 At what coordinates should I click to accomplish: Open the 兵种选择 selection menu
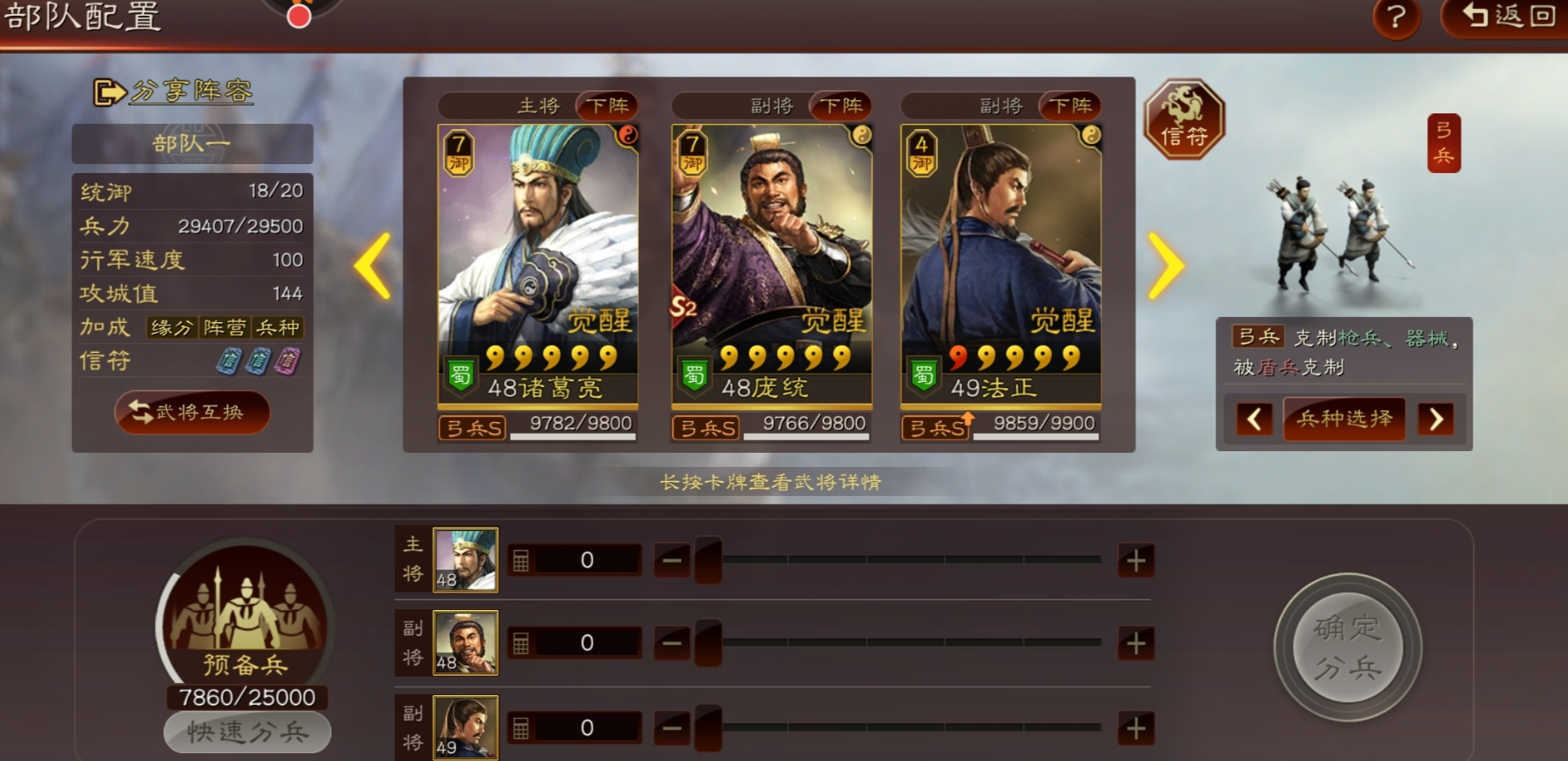[1343, 420]
